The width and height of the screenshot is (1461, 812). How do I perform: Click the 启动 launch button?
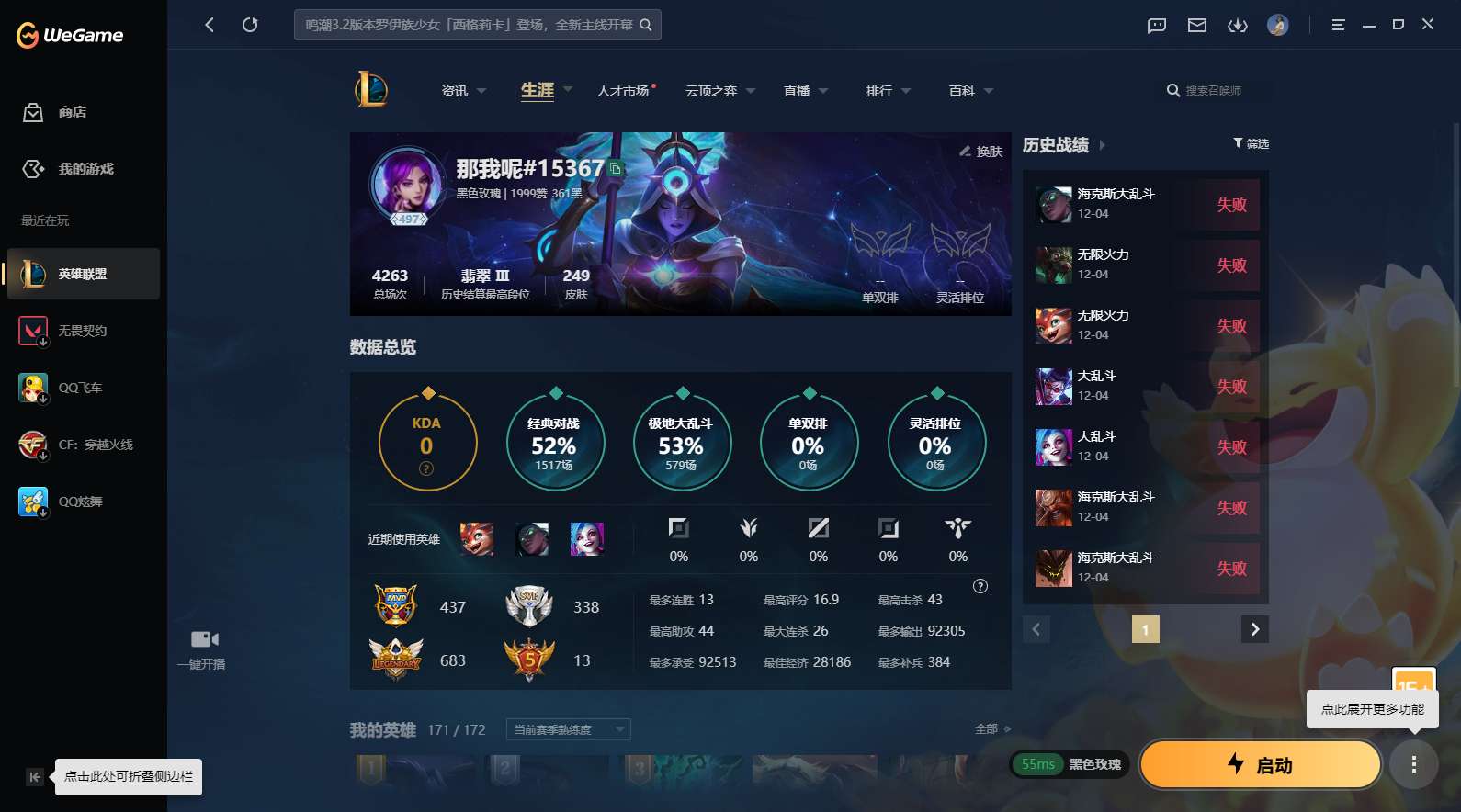[1260, 764]
